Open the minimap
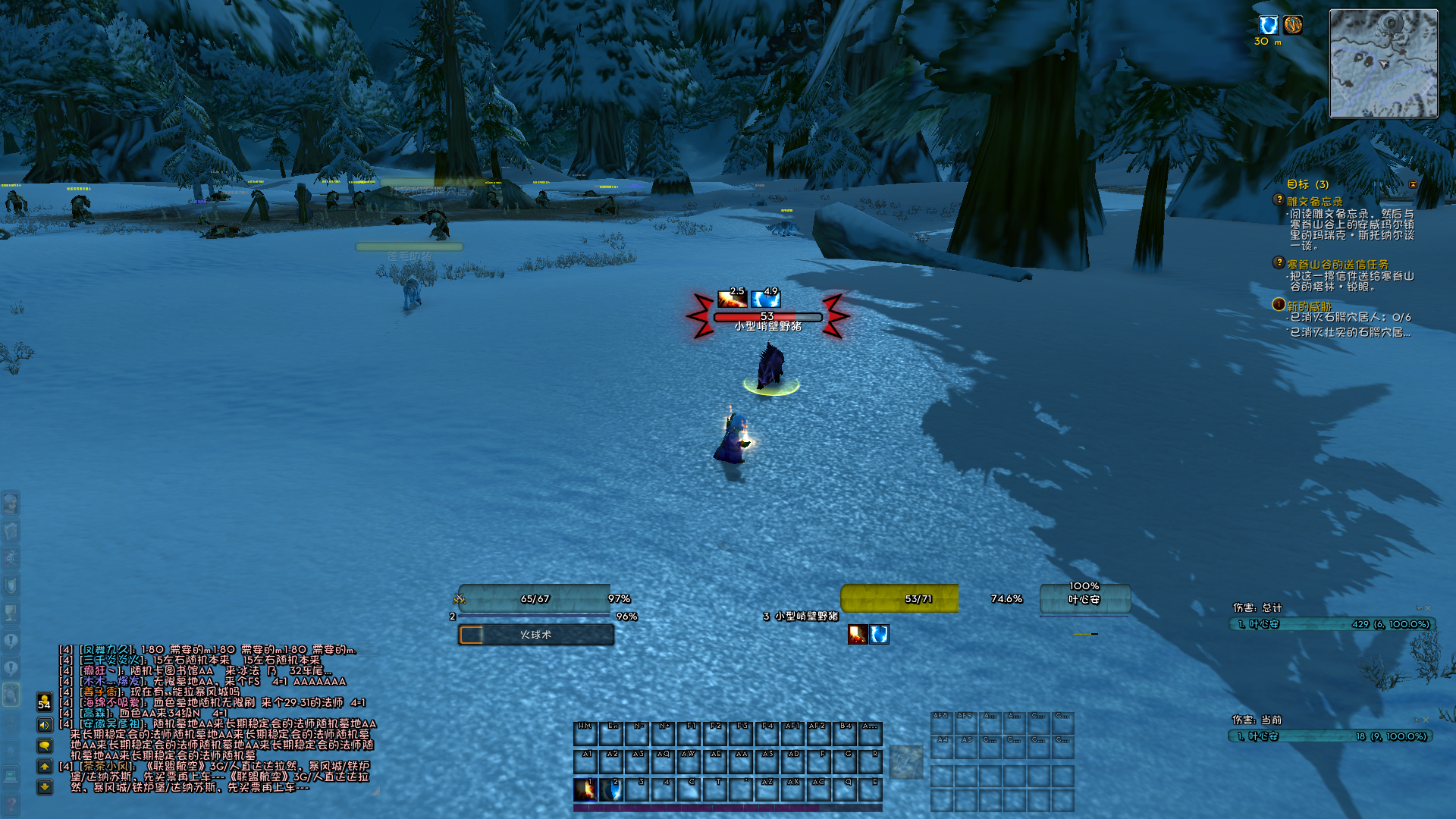 1383,64
